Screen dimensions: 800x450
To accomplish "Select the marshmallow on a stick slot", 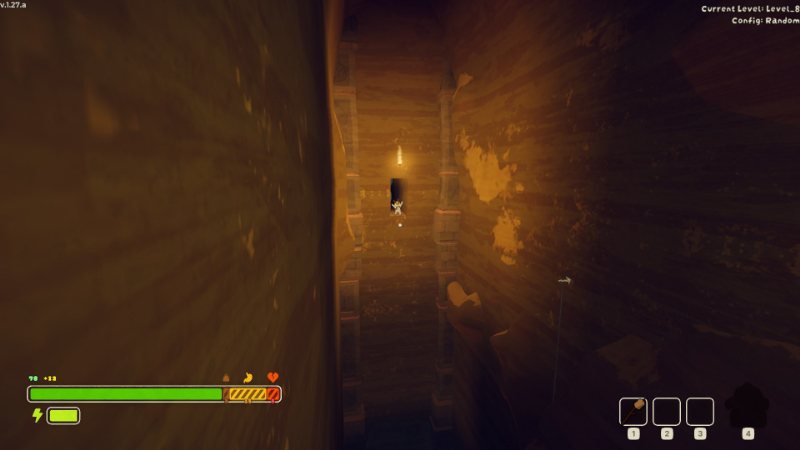I will tap(633, 411).
